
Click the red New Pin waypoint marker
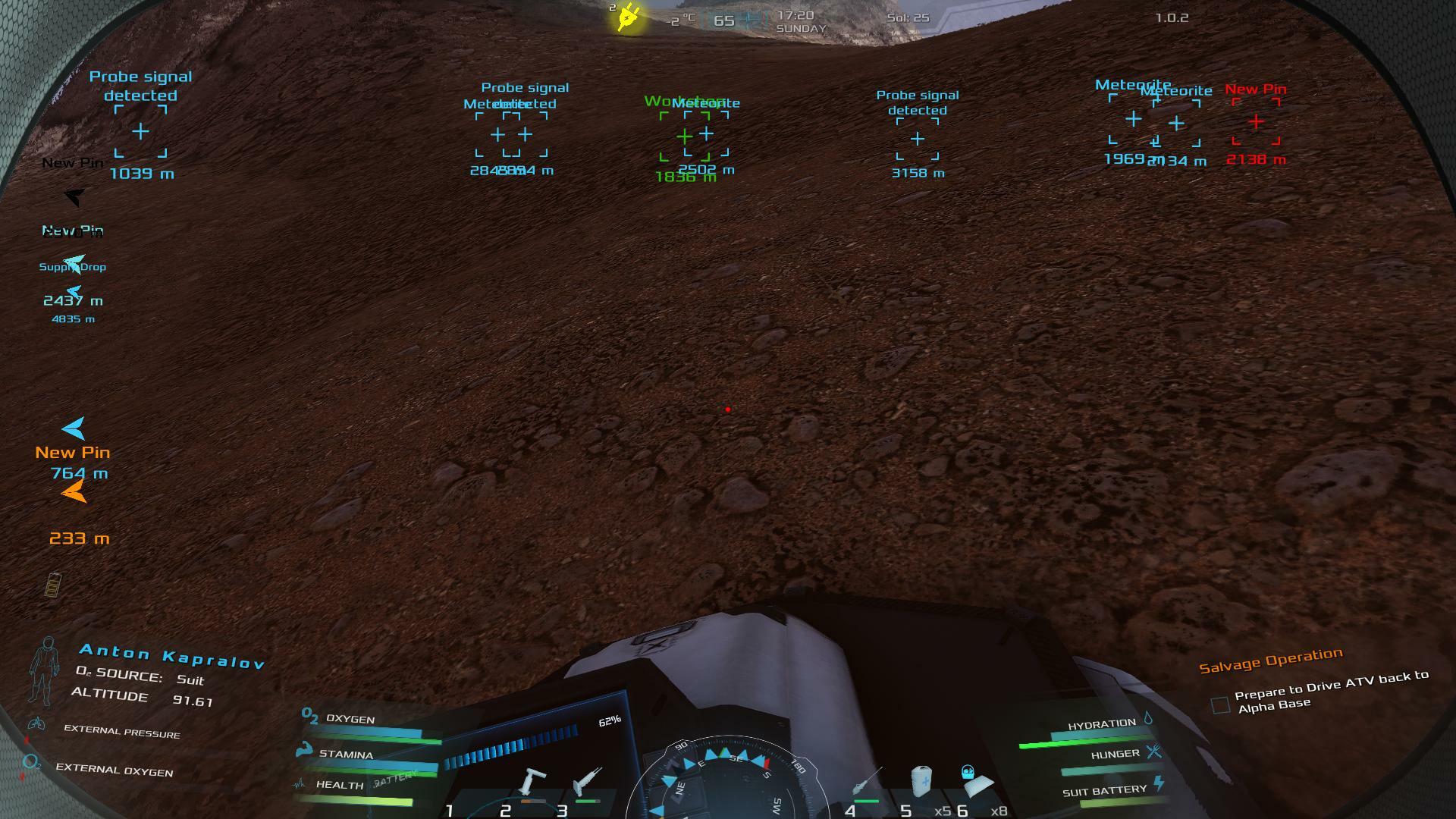click(1256, 121)
